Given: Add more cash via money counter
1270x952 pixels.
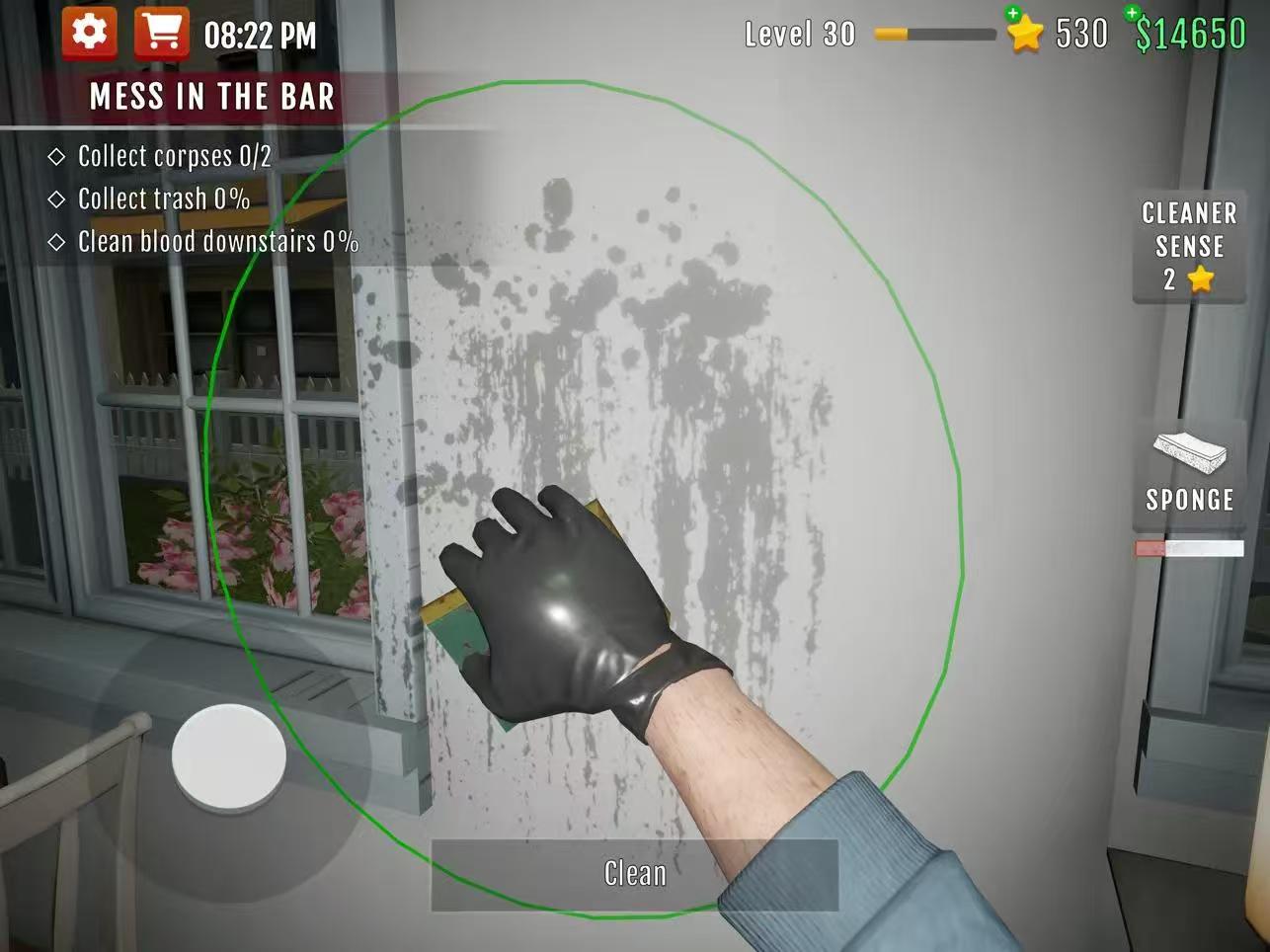Looking at the screenshot, I should pyautogui.click(x=1188, y=34).
